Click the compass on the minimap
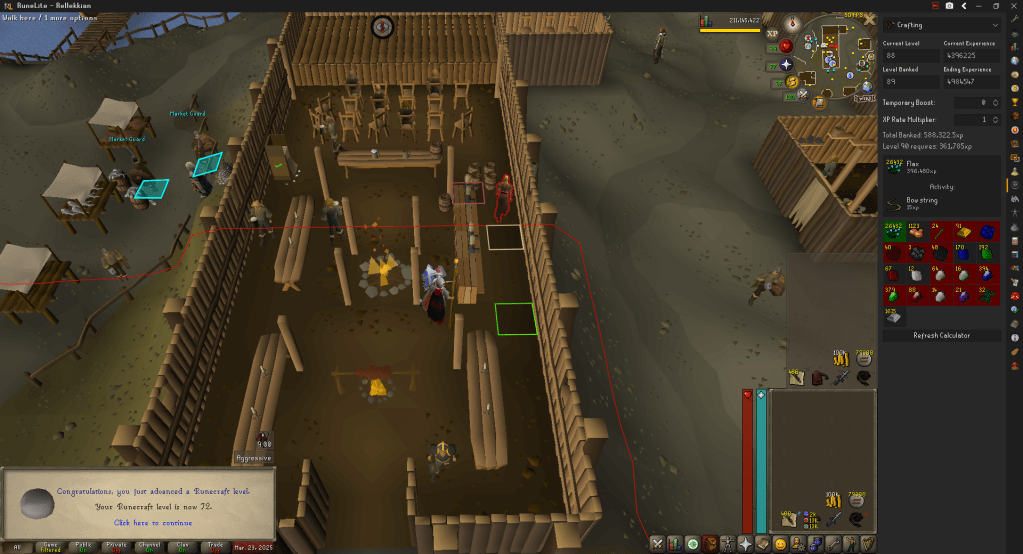1023x554 pixels. tap(794, 23)
